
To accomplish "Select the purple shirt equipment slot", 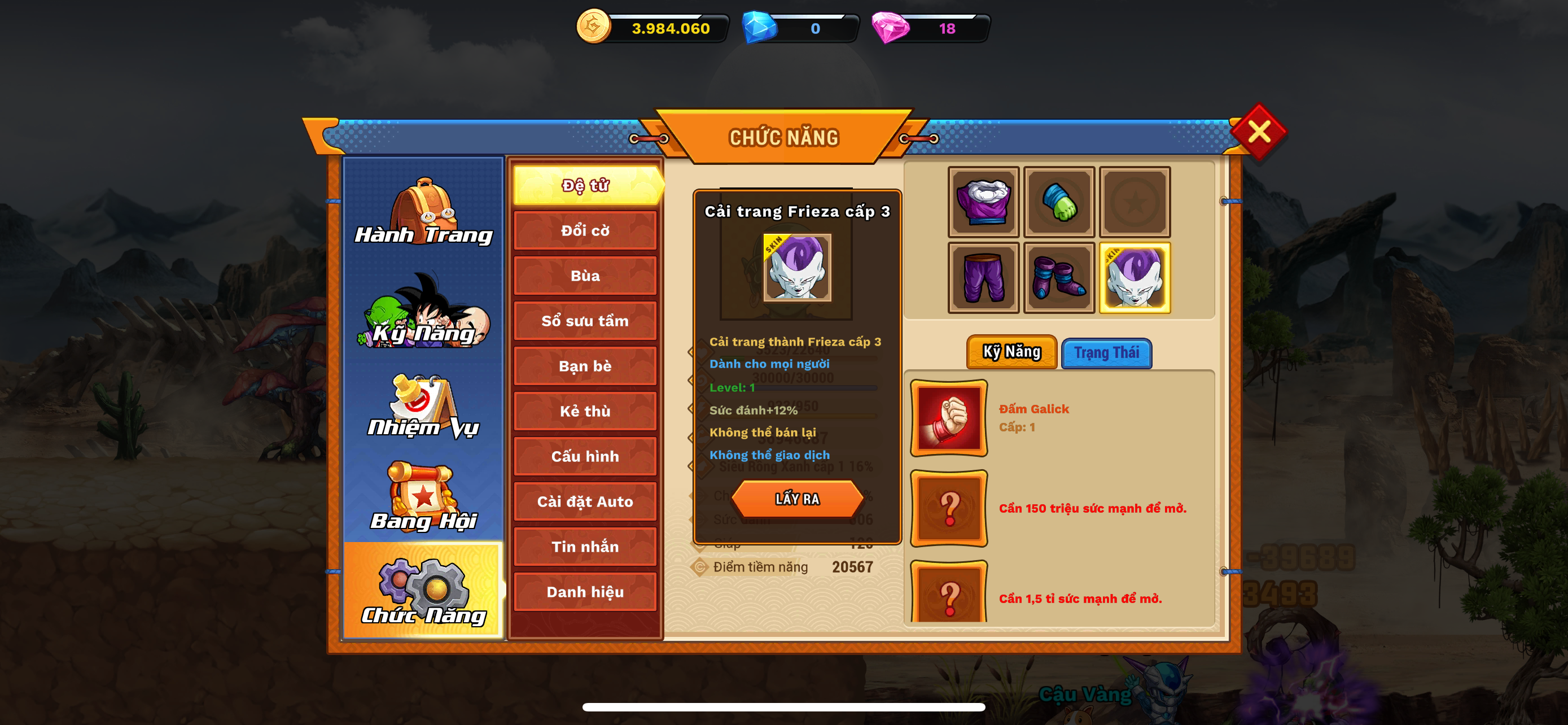I will point(983,202).
